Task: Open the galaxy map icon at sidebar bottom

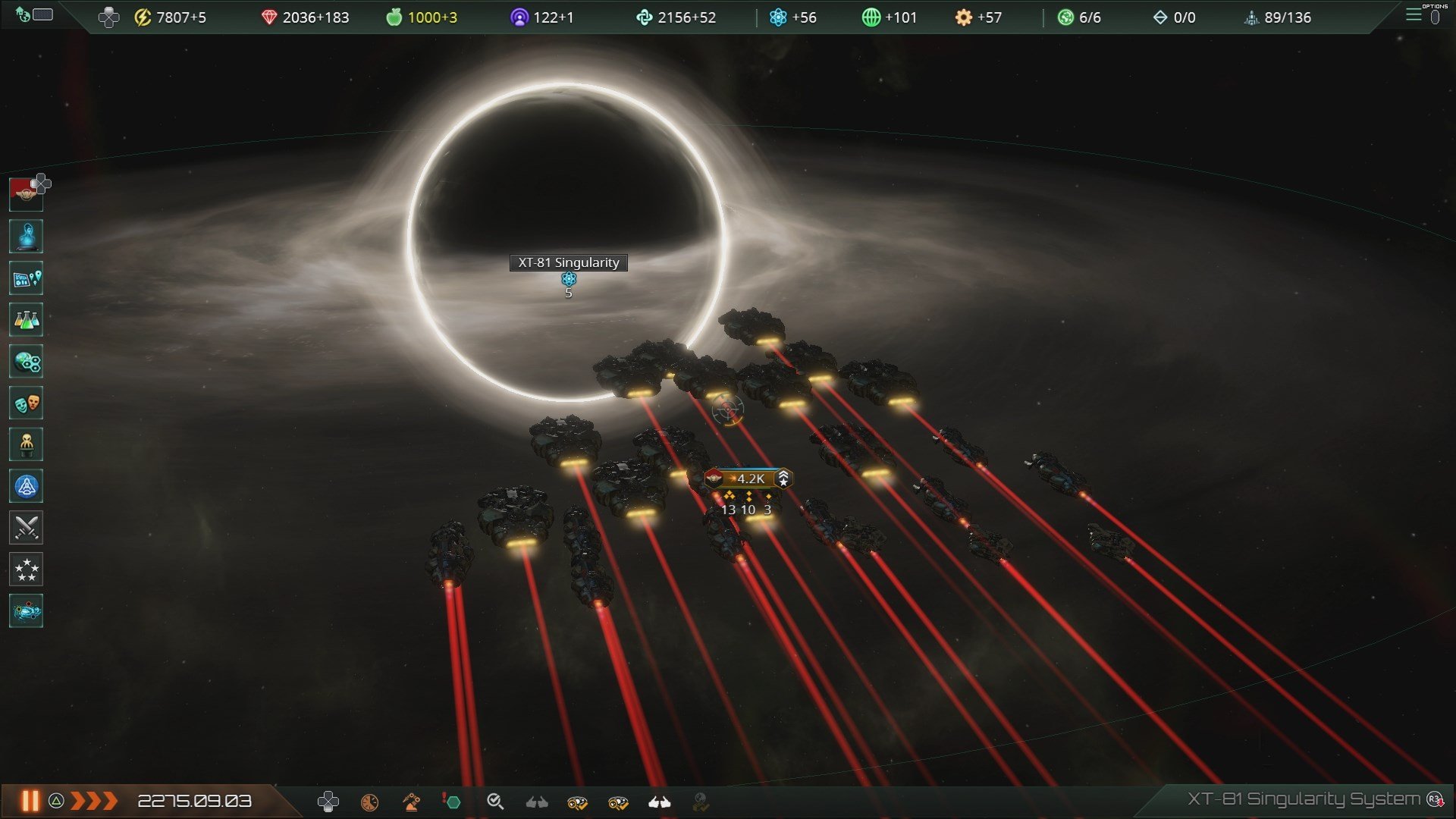Action: coord(26,610)
